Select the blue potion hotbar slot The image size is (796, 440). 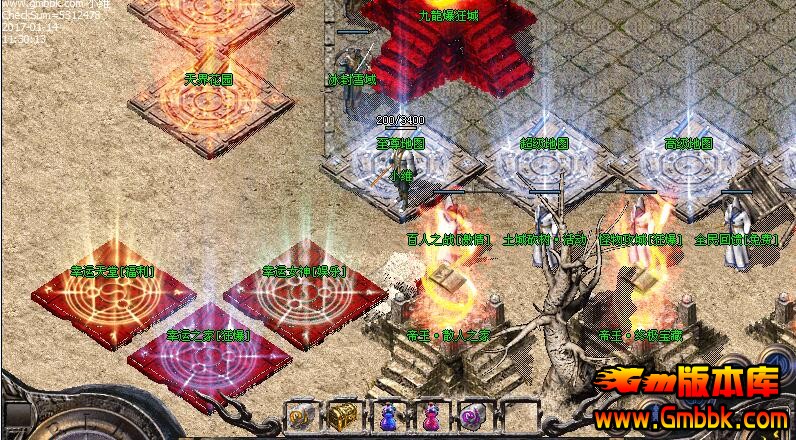pos(388,417)
